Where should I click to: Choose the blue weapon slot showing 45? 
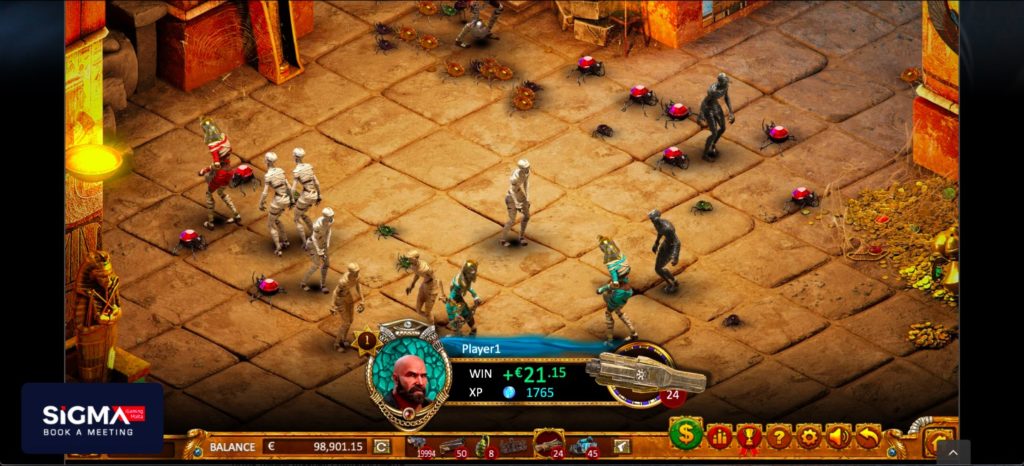pyautogui.click(x=583, y=445)
